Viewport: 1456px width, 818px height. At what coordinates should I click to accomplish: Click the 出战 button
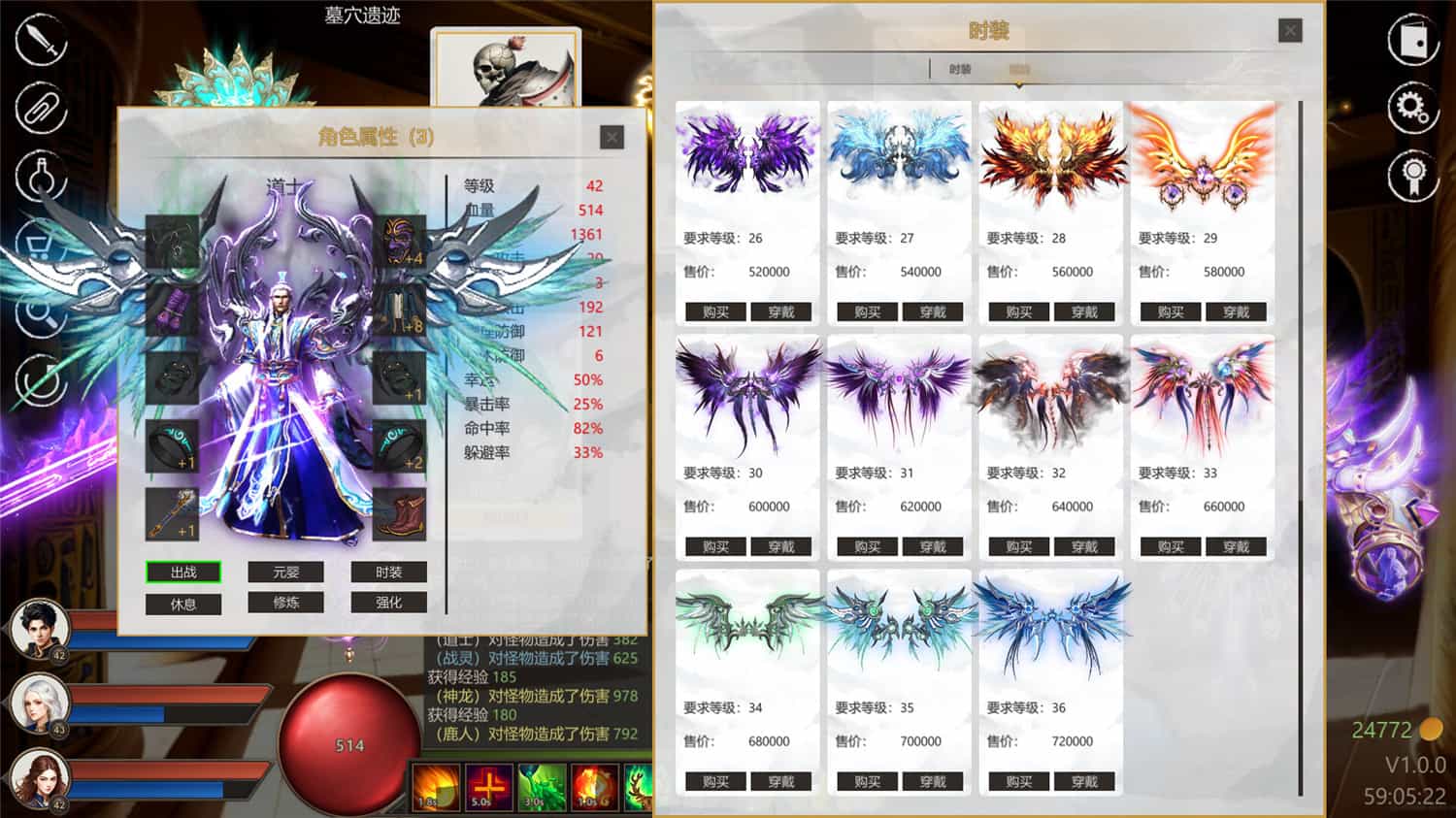(183, 573)
